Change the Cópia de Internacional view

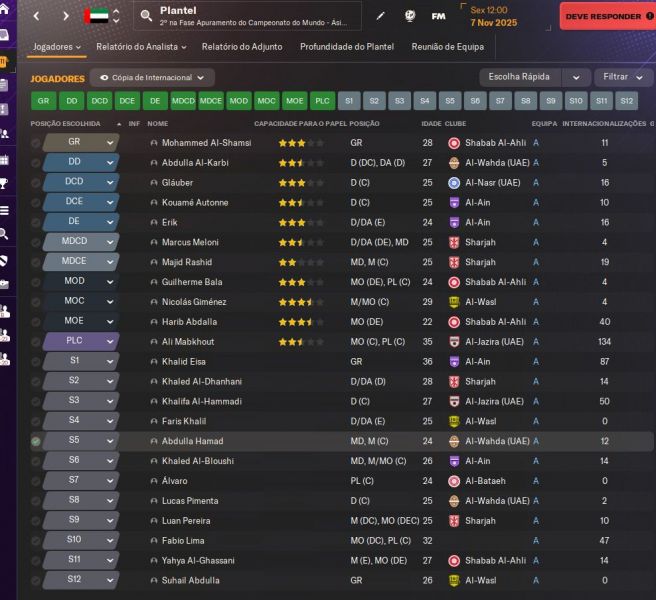point(152,77)
